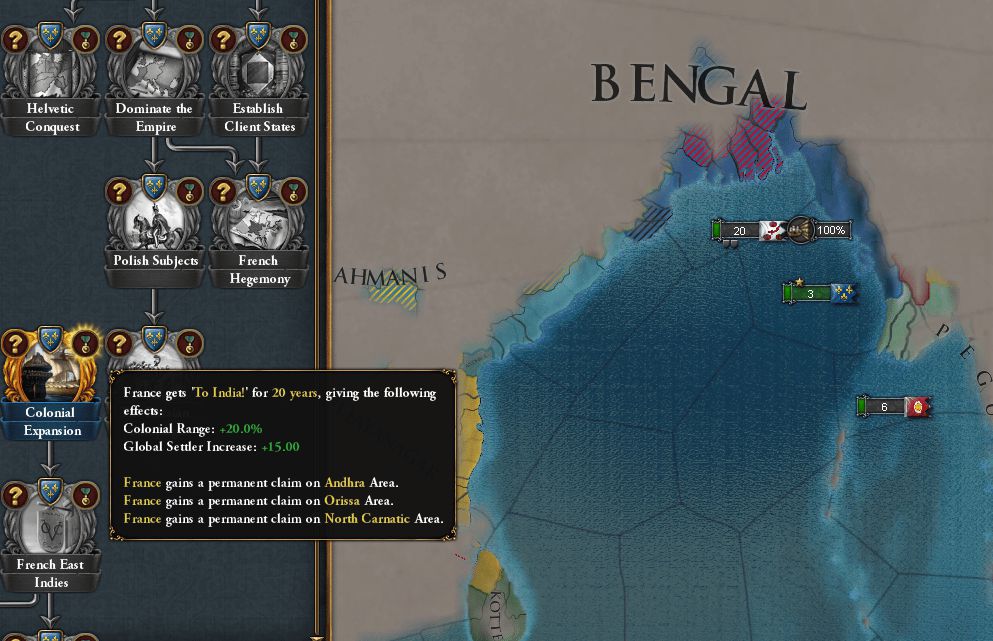Select the Polish Subjects mission

(x=154, y=225)
